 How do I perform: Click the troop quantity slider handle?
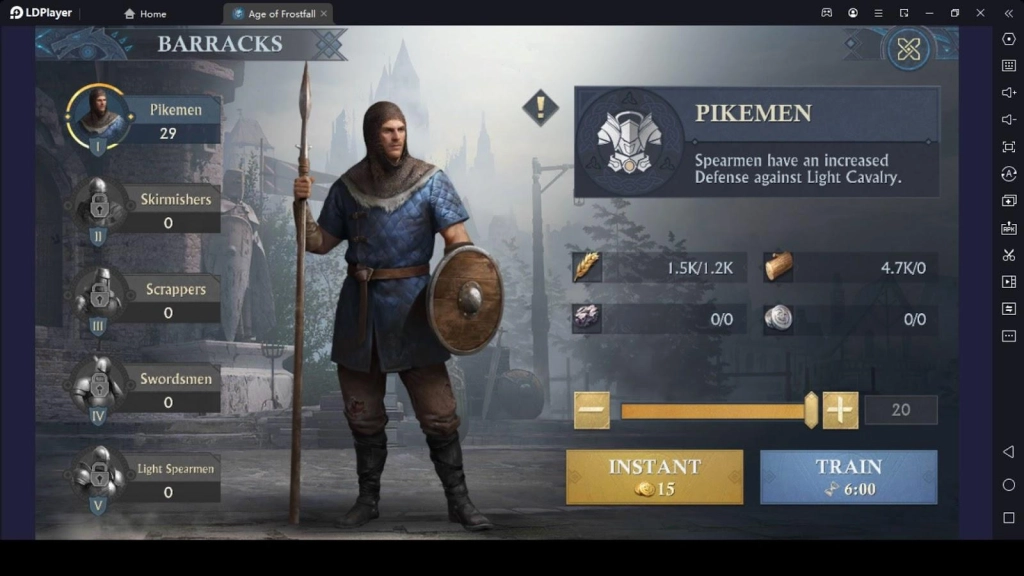point(811,410)
